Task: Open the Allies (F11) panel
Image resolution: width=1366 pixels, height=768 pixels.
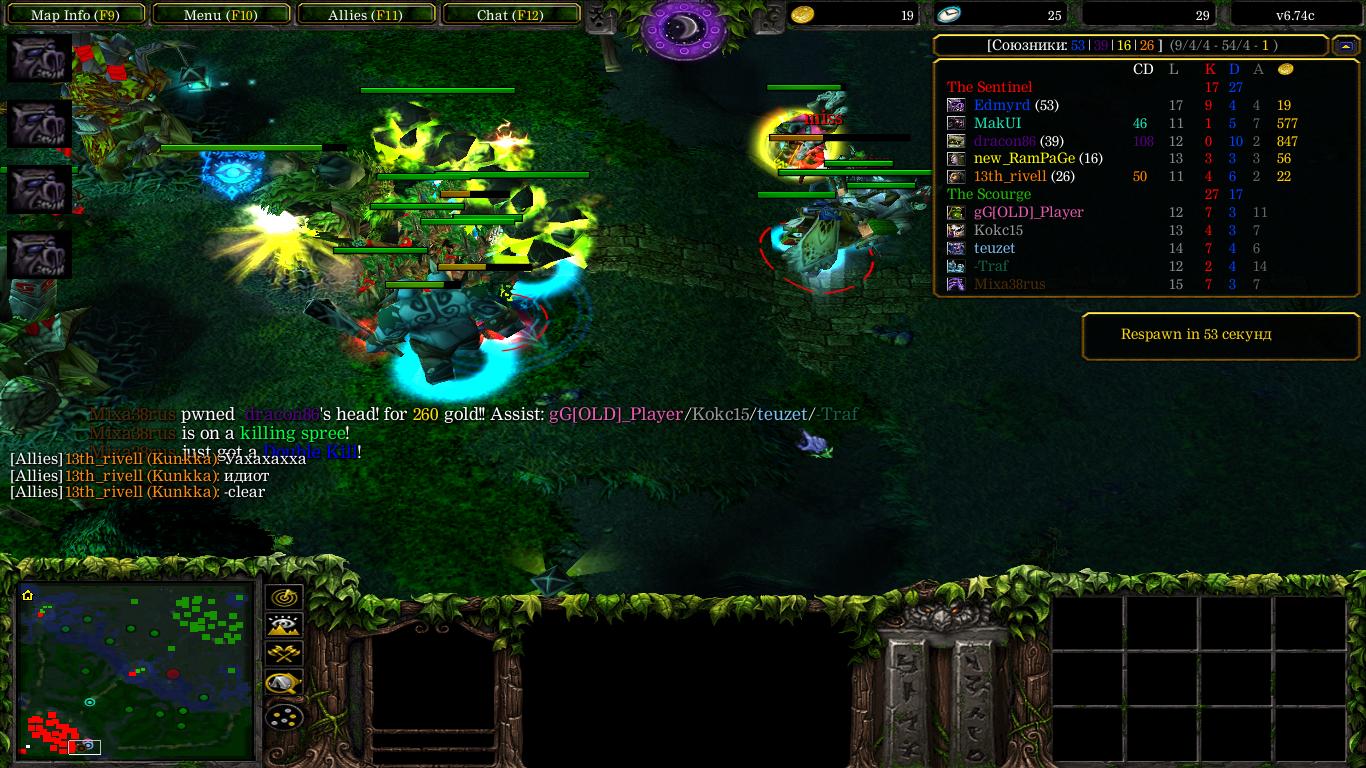Action: click(365, 15)
